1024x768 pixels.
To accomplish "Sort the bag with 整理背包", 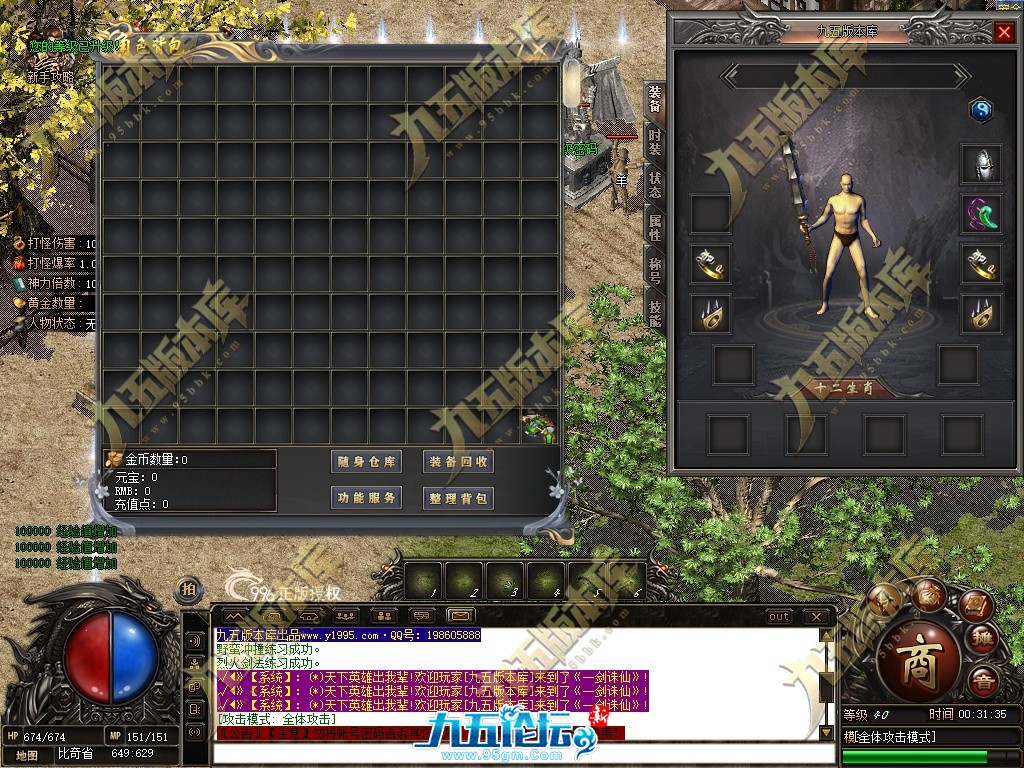I will pos(459,498).
